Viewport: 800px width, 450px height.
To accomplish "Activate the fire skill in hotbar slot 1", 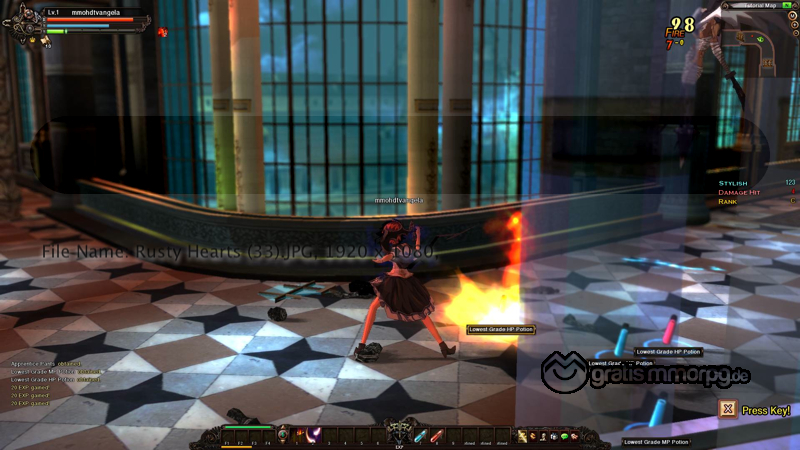I will 298,434.
